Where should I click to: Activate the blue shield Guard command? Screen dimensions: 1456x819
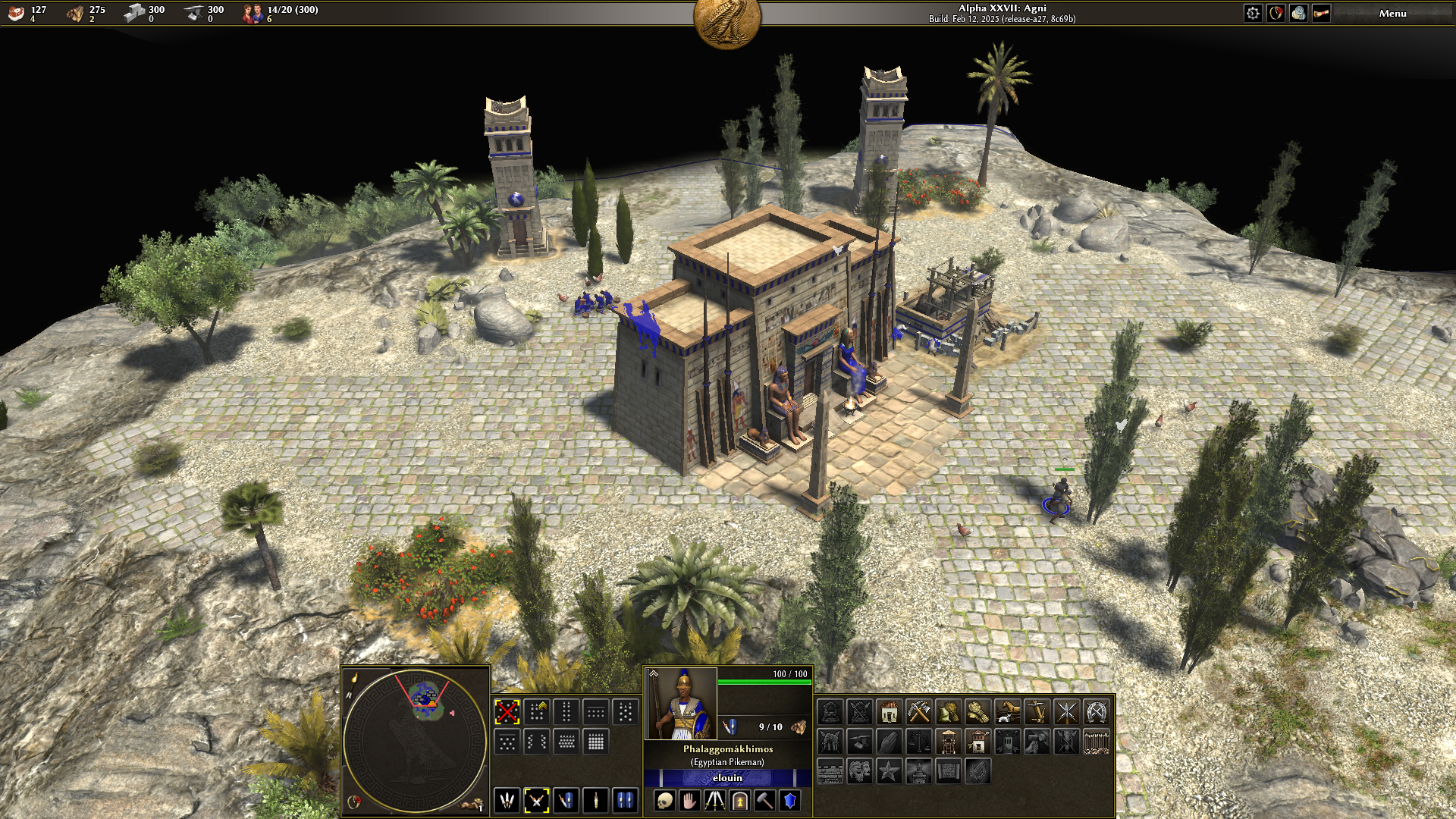pyautogui.click(x=789, y=802)
